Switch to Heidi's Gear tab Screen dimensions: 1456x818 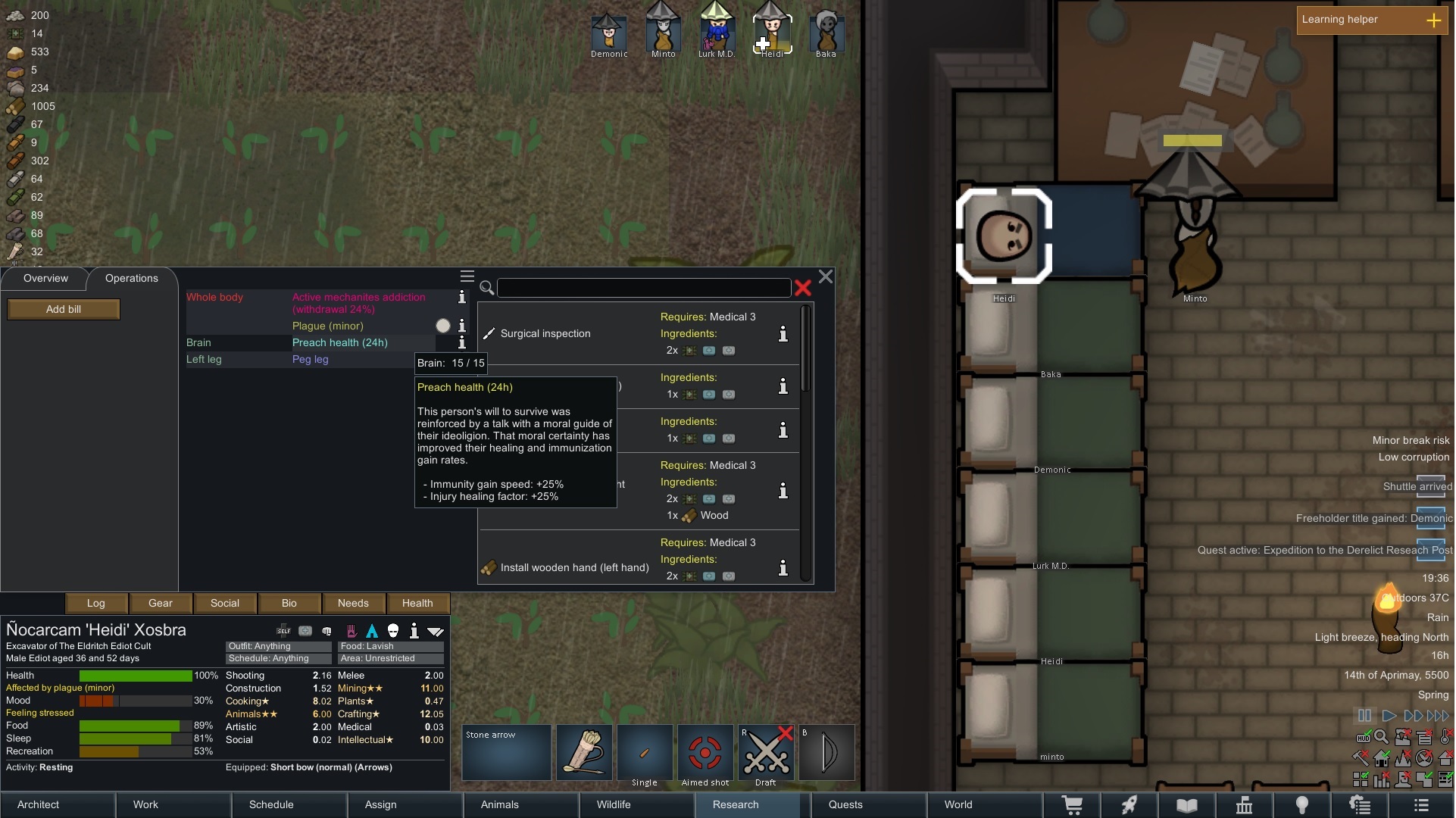pyautogui.click(x=160, y=603)
